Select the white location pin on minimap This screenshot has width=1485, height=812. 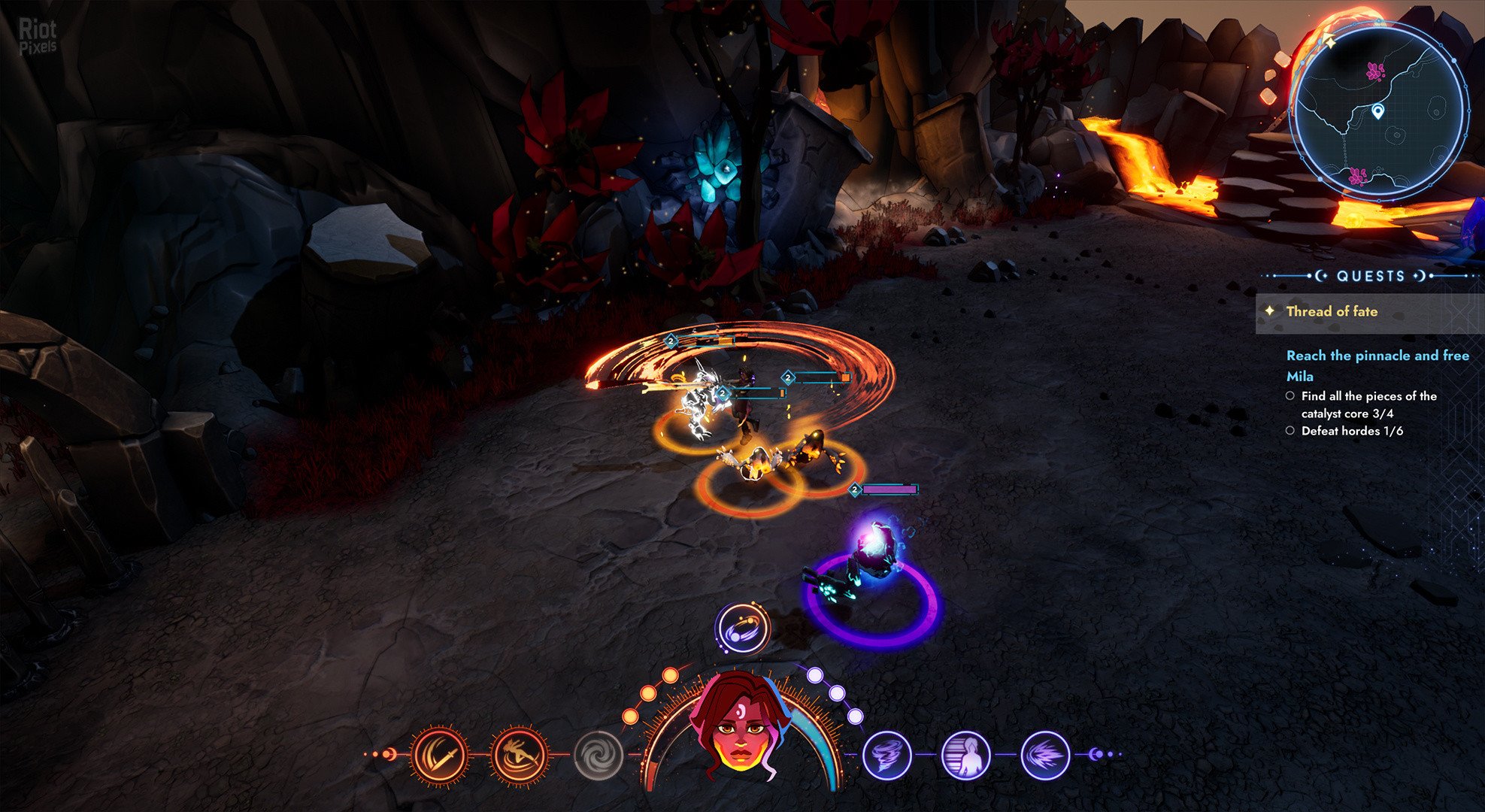(1377, 112)
